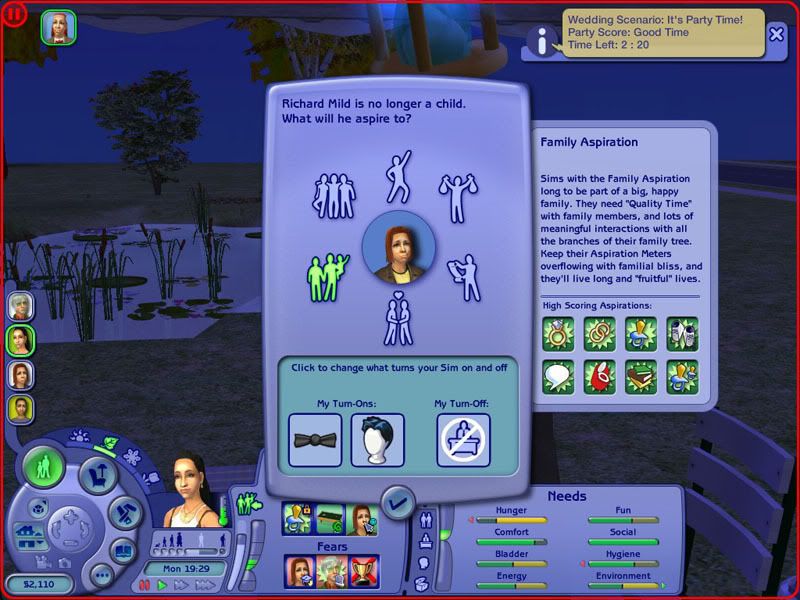The width and height of the screenshot is (800, 600).
Task: Click the info icon beside Wedding Scenario
Action: (542, 40)
